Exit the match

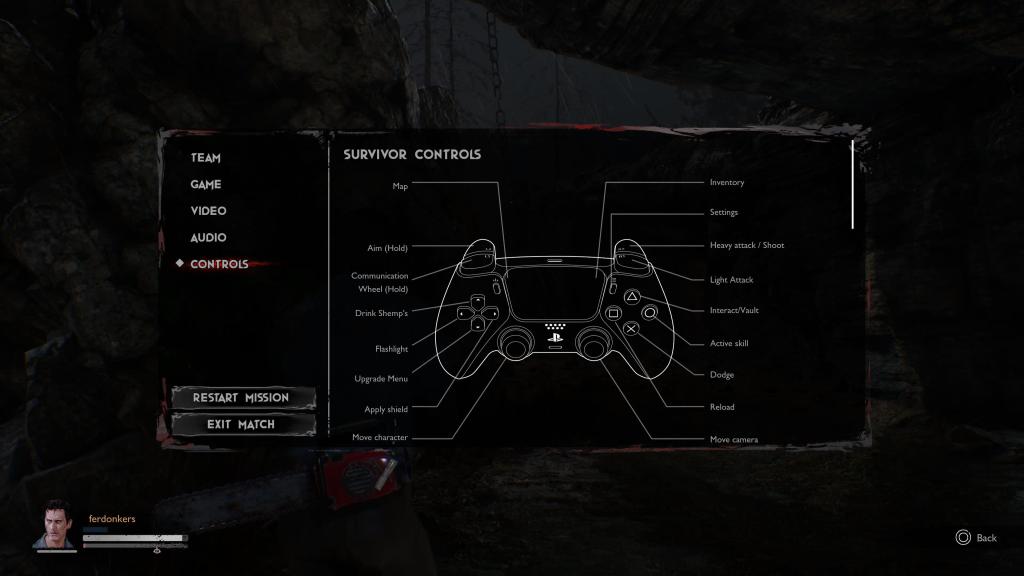pyautogui.click(x=241, y=425)
